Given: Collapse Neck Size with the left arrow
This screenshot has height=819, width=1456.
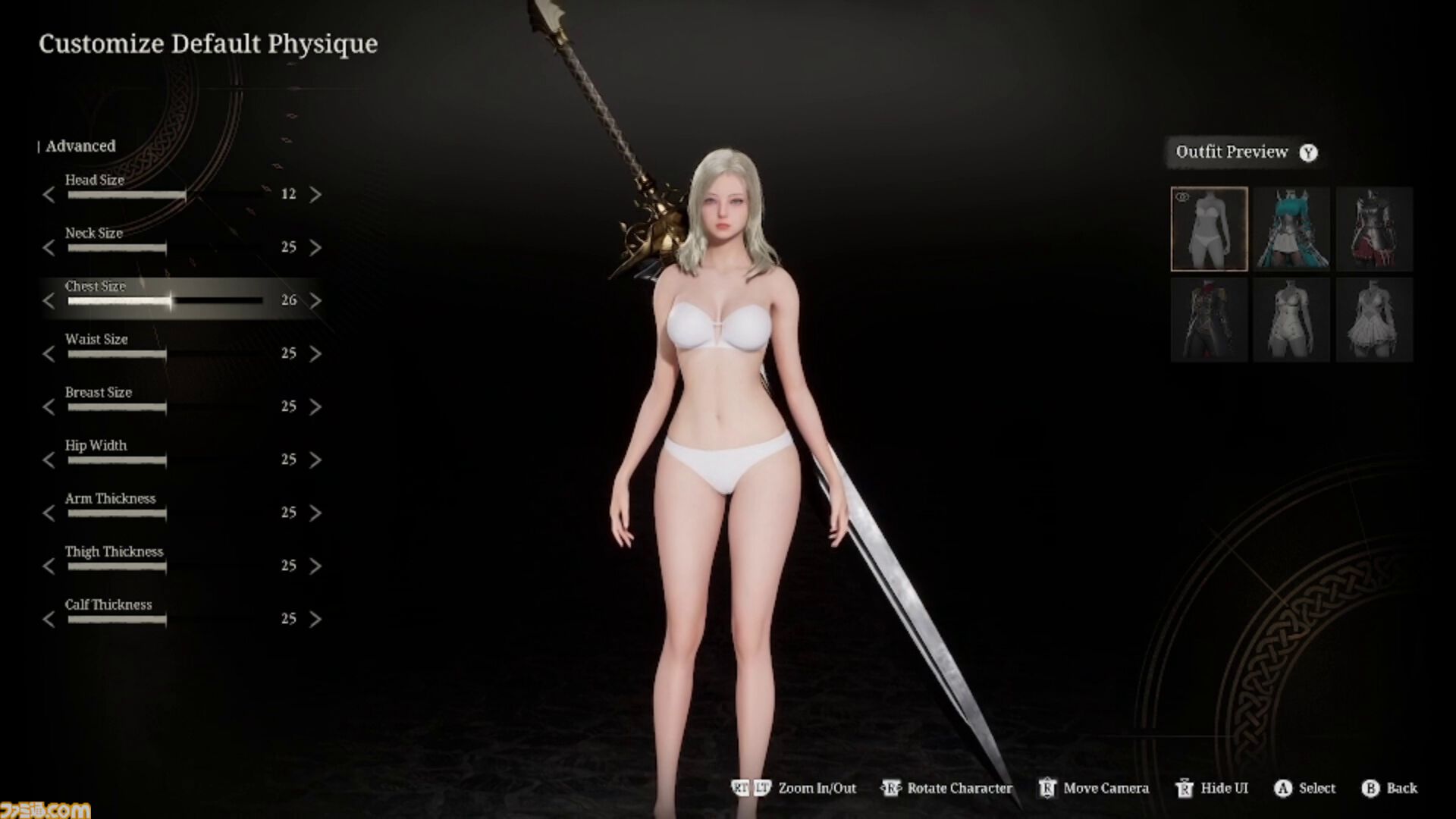Looking at the screenshot, I should 48,247.
